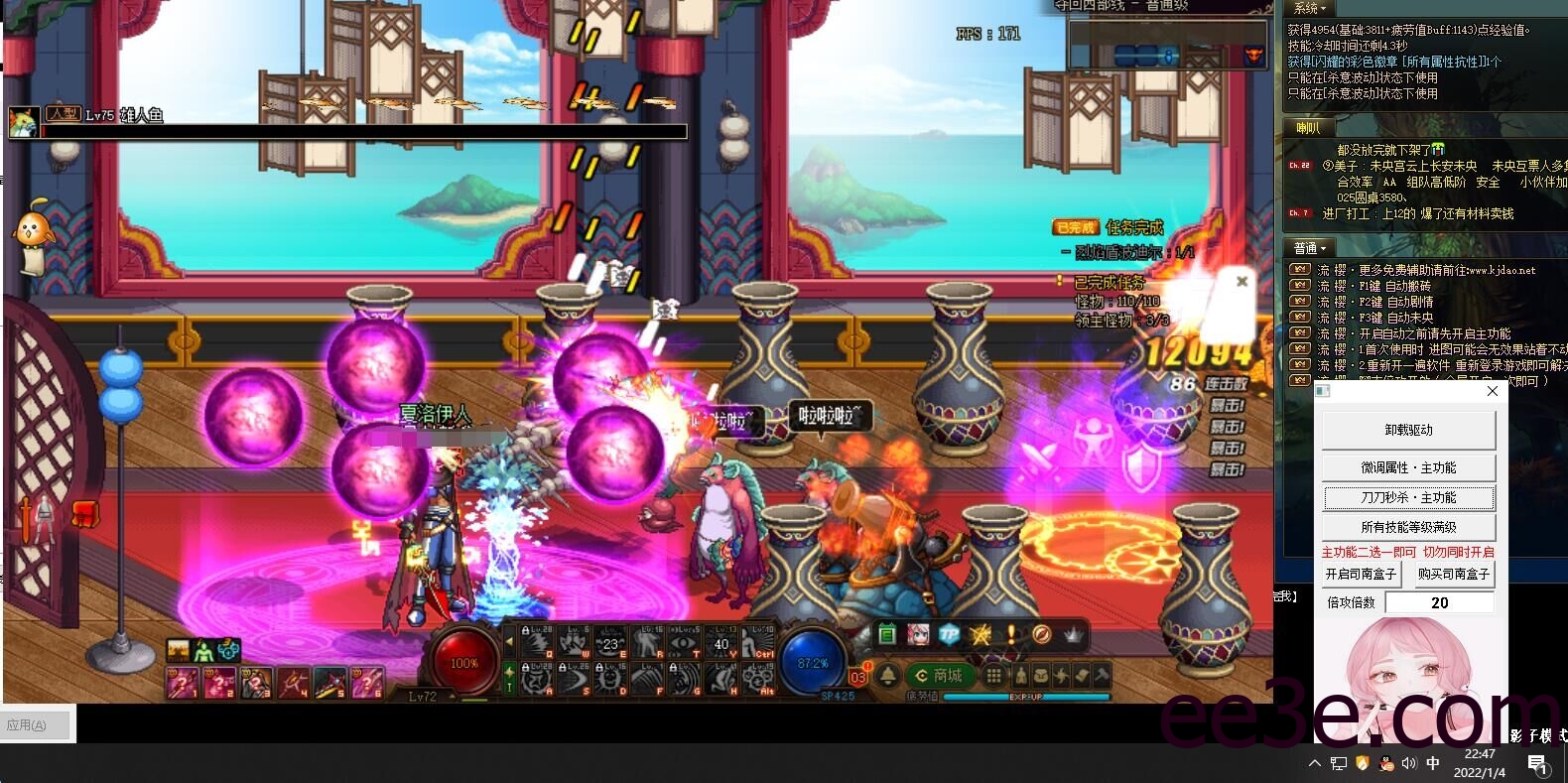Select quick slot 1 item
Screen dimensions: 1568x783
[183, 683]
